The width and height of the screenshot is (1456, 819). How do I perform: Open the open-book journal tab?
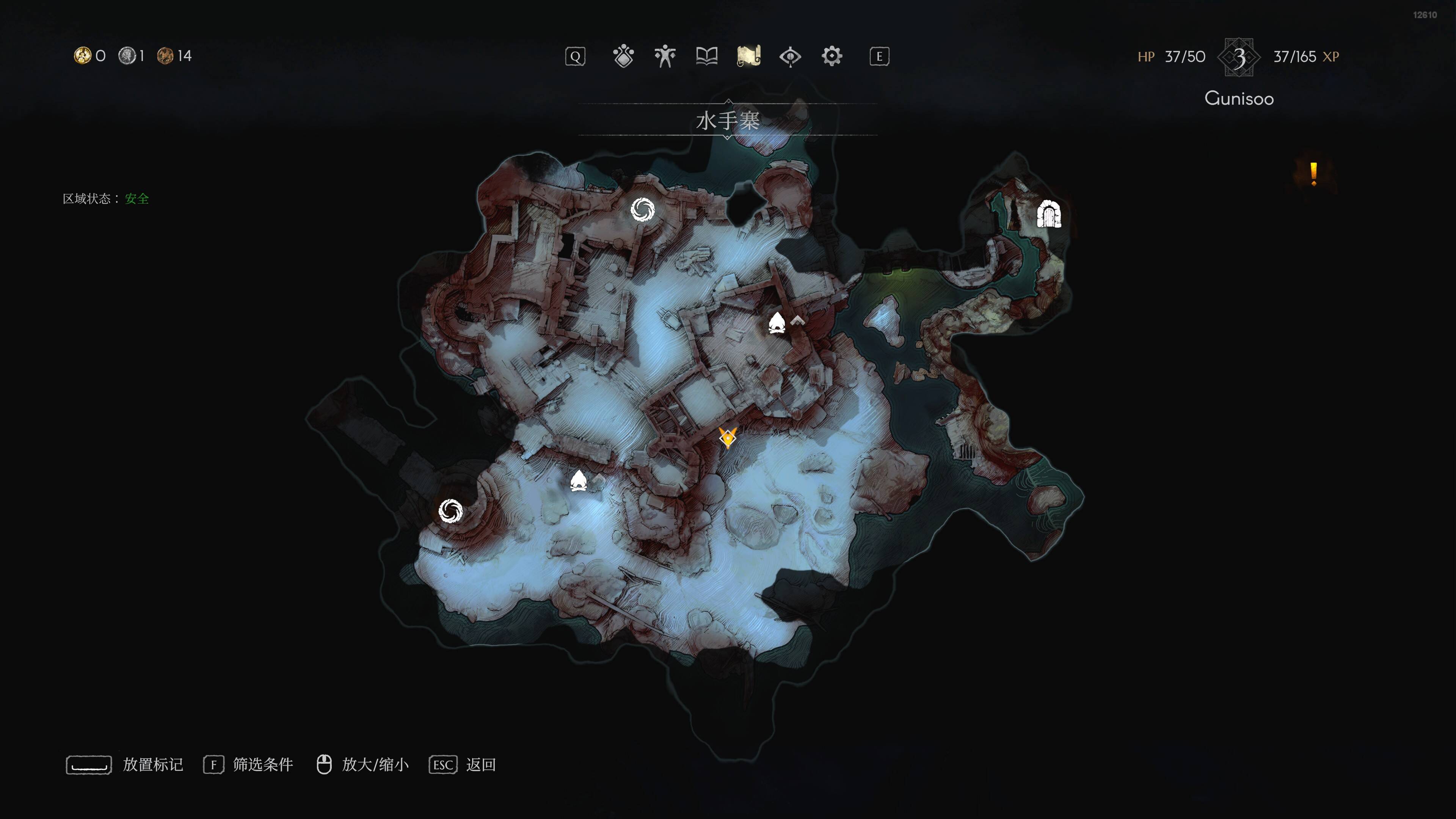point(706,56)
